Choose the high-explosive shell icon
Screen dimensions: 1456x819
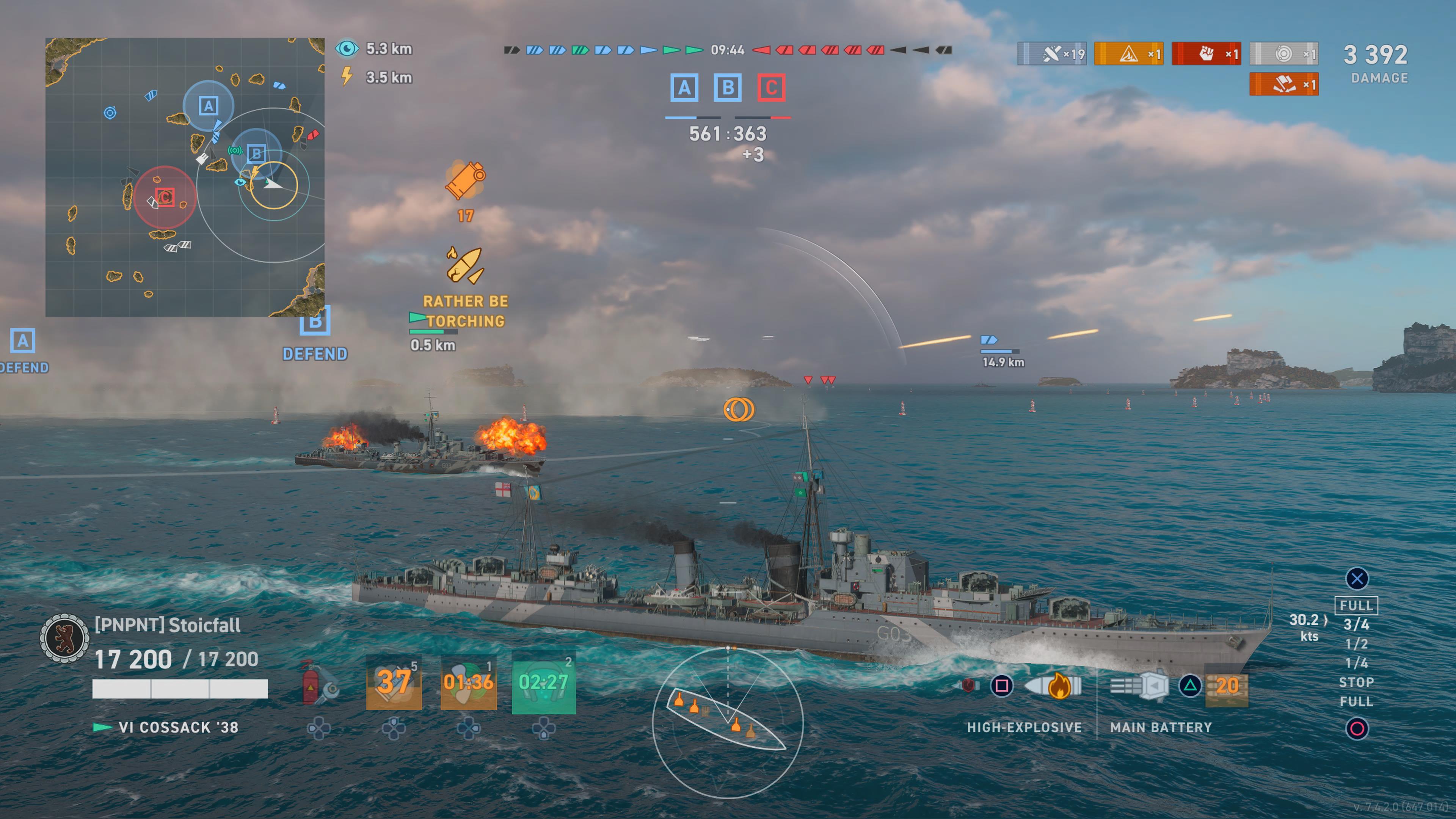[x=1054, y=686]
